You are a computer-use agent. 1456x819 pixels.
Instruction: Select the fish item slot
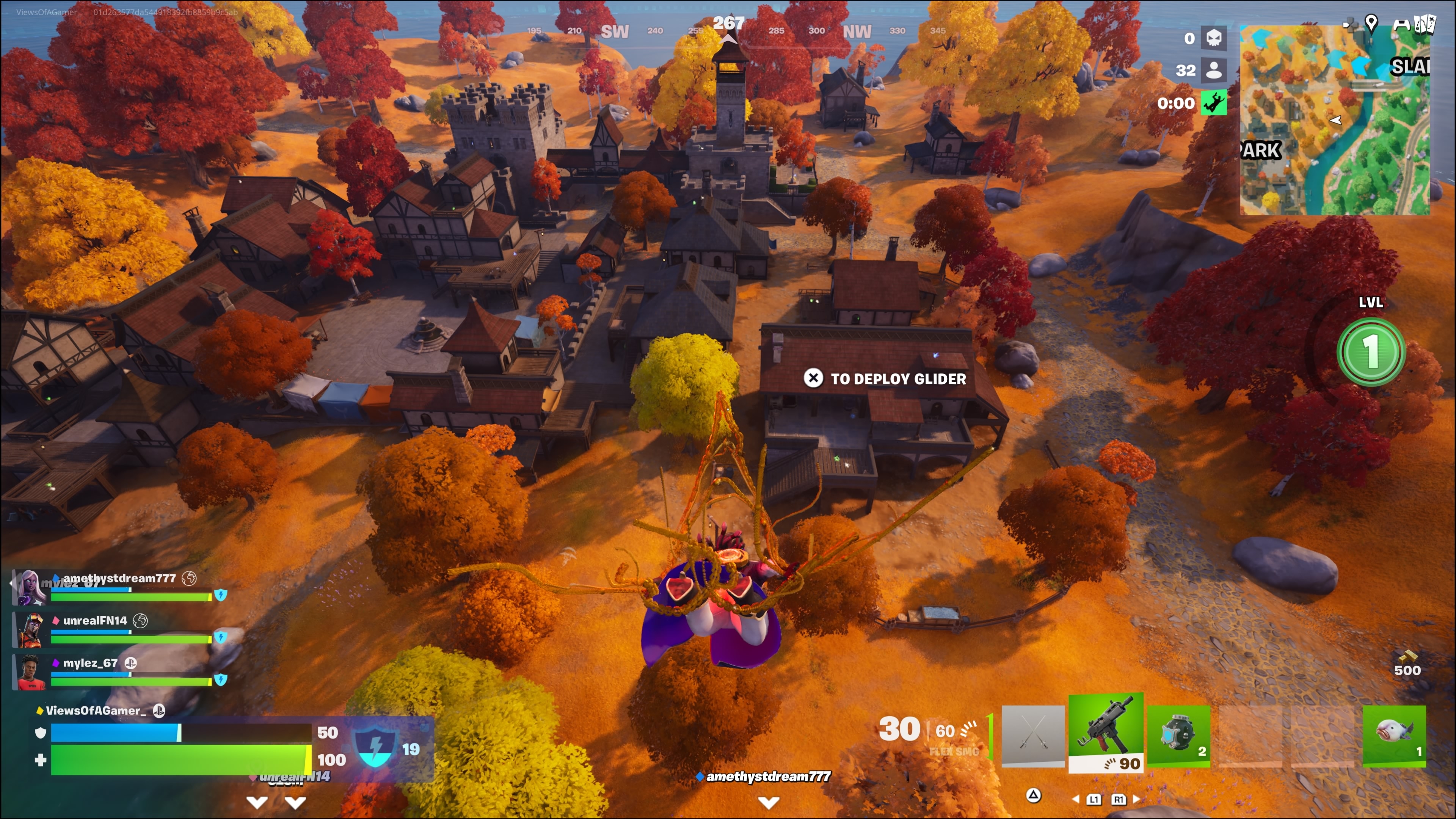point(1394,735)
